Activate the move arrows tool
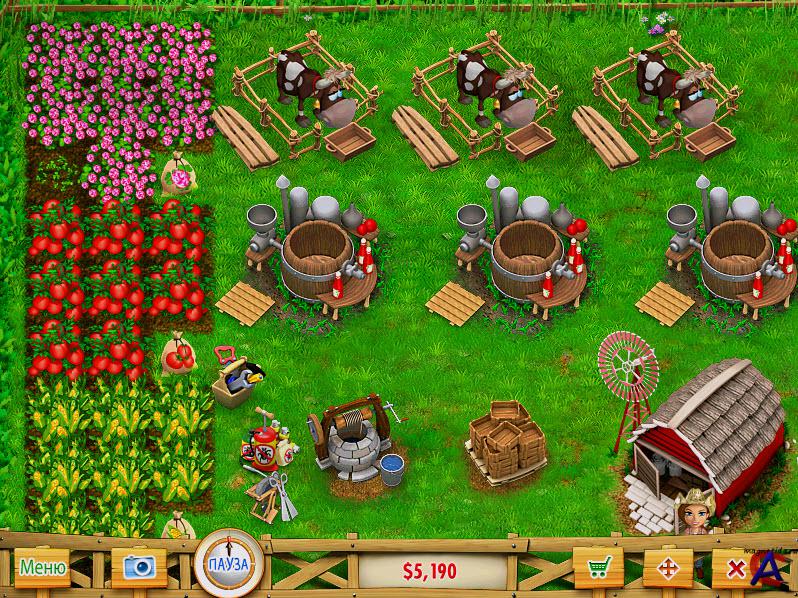Screen dimensions: 798x598 [666, 568]
